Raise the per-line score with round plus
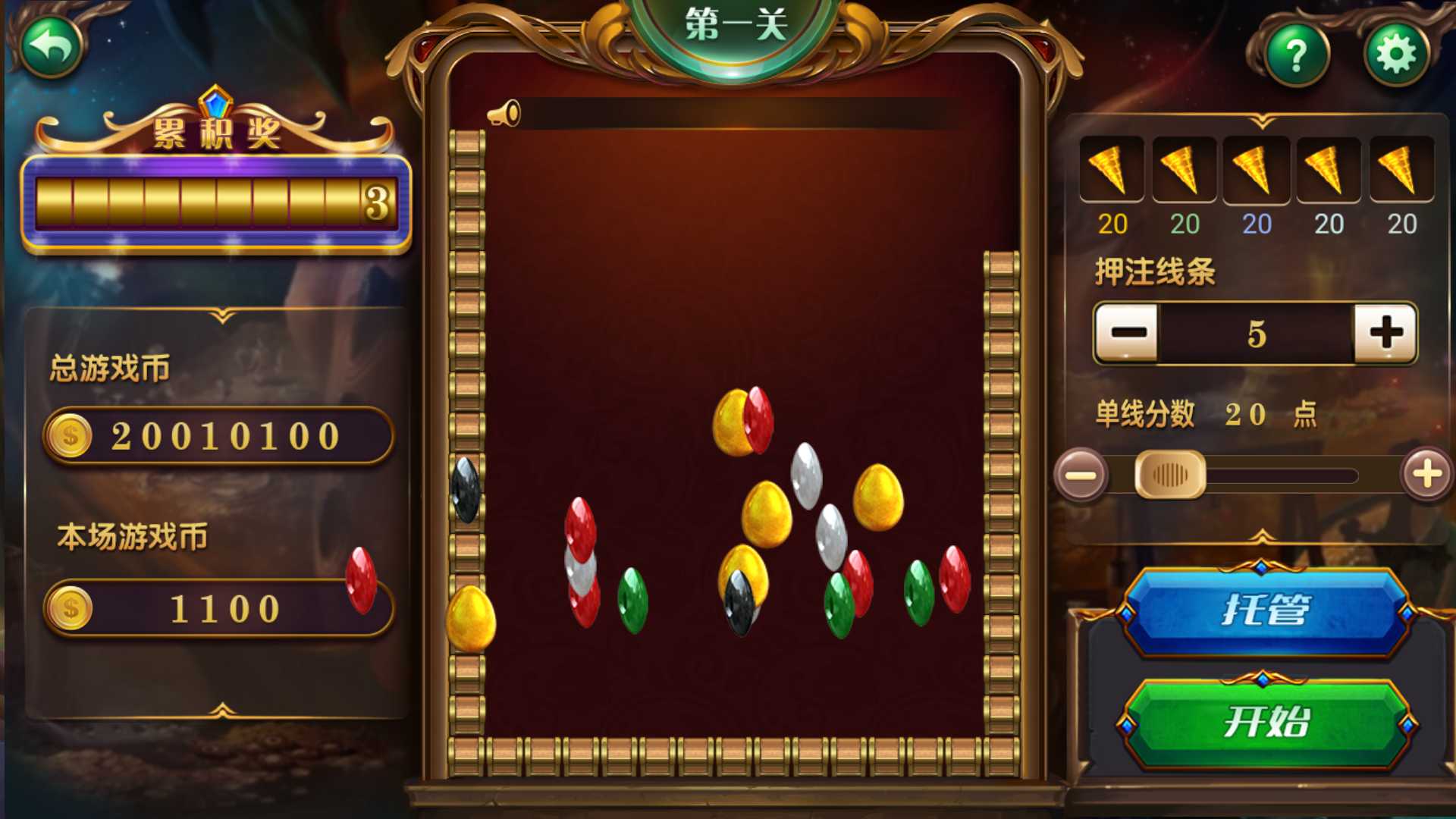 tap(1426, 475)
